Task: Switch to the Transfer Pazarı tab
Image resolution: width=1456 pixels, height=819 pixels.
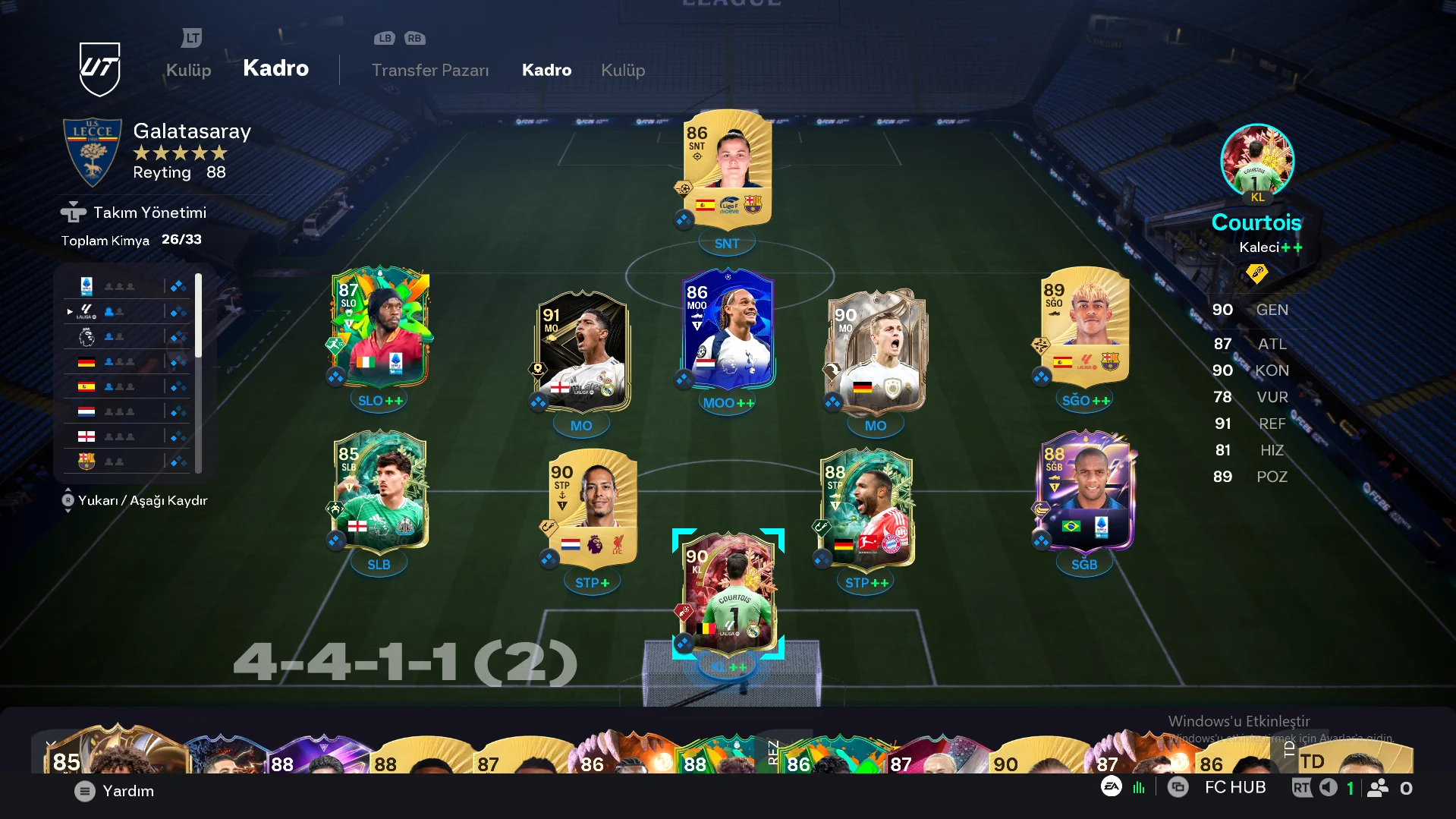Action: point(430,70)
